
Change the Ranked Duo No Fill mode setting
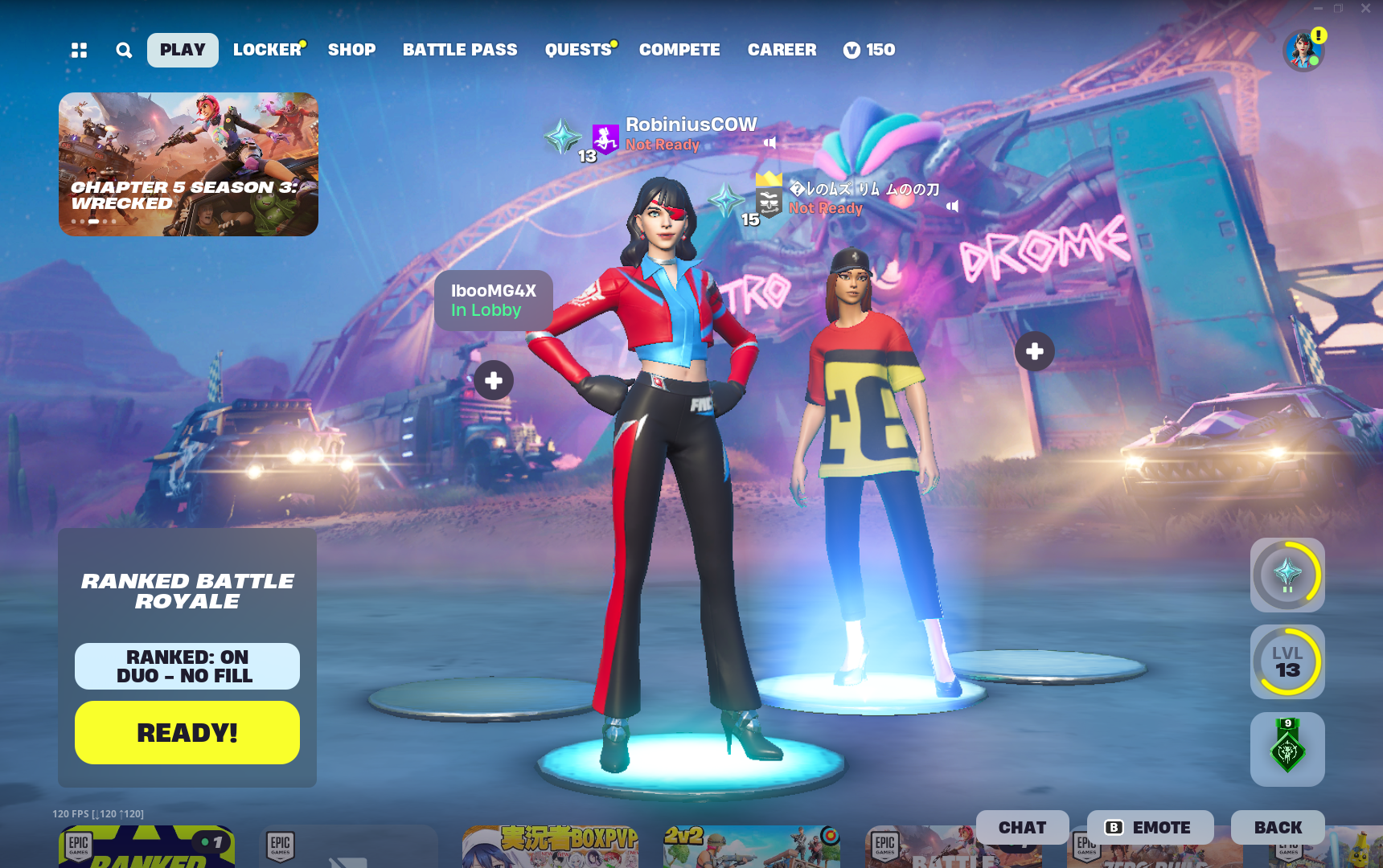tap(187, 666)
